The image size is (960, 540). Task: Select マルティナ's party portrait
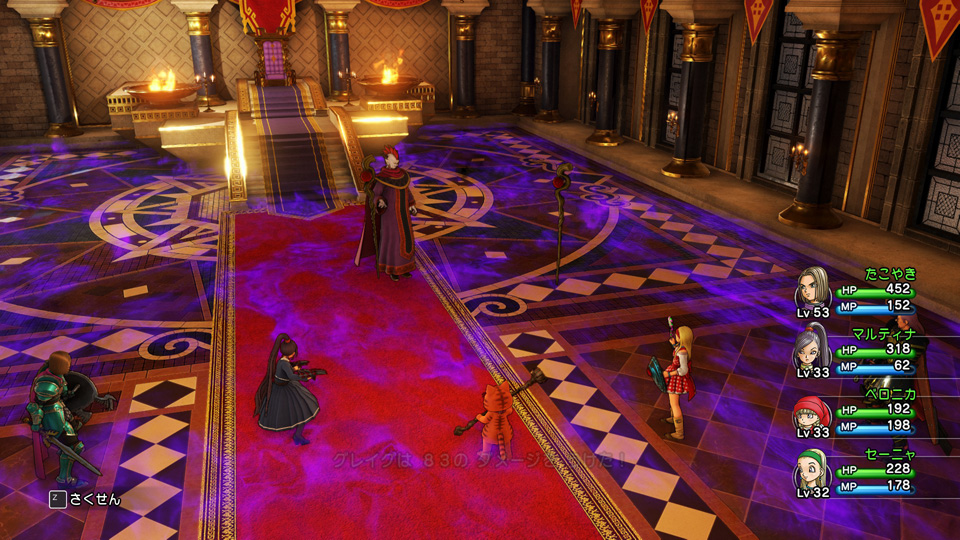(812, 348)
